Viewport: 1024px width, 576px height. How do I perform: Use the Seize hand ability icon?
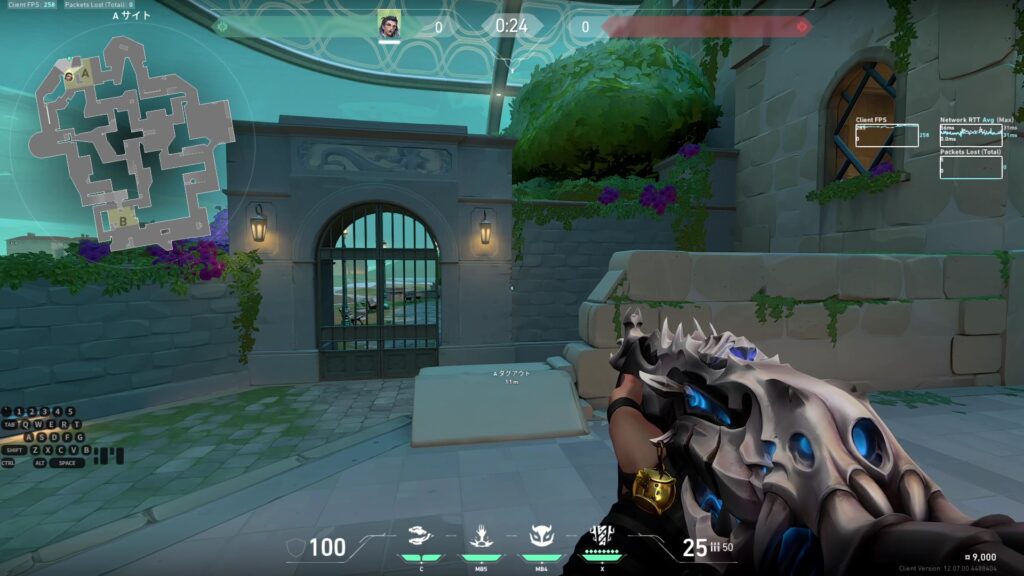tap(480, 533)
